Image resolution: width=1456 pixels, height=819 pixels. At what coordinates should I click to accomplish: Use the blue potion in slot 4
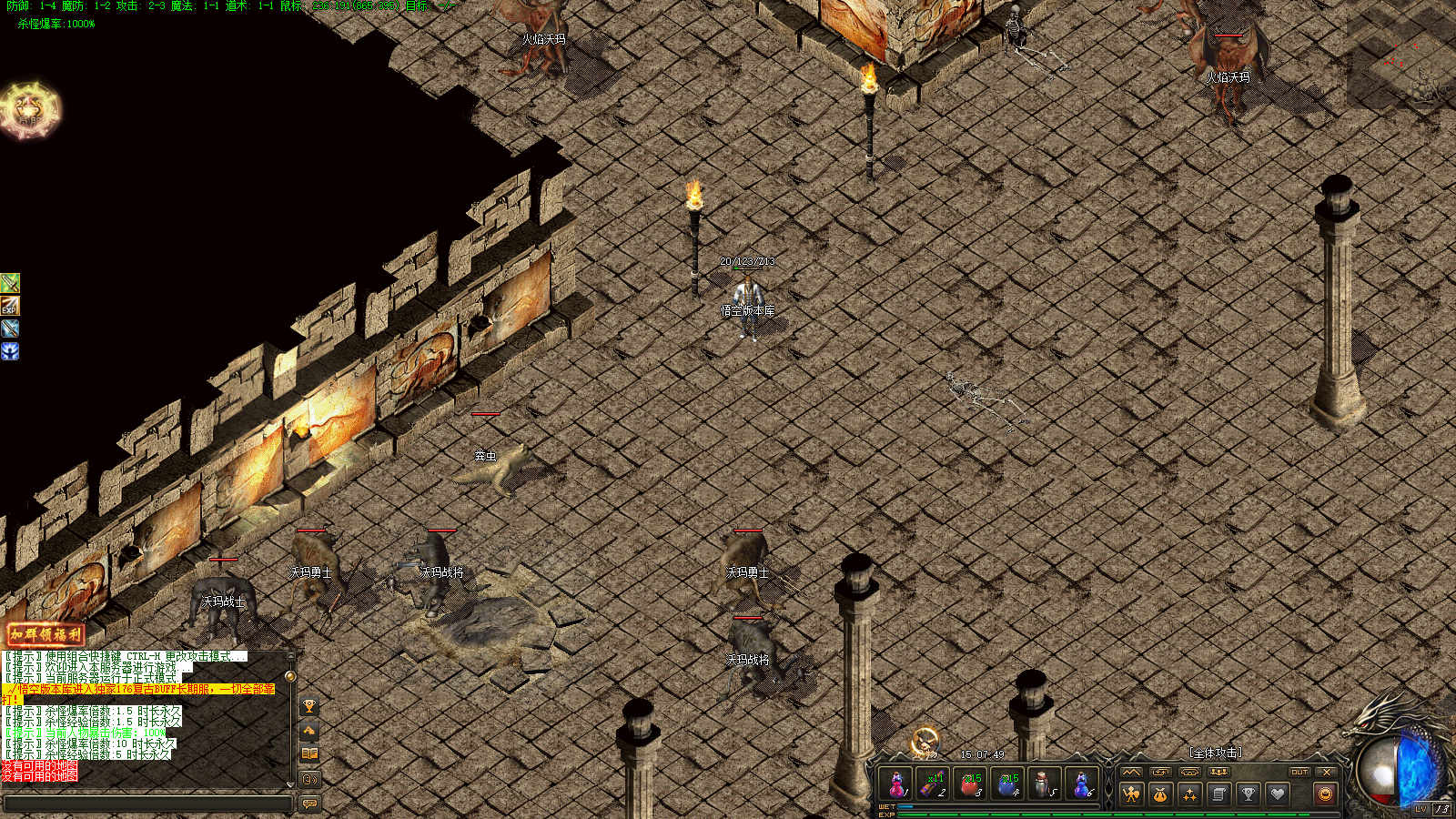[1007, 784]
